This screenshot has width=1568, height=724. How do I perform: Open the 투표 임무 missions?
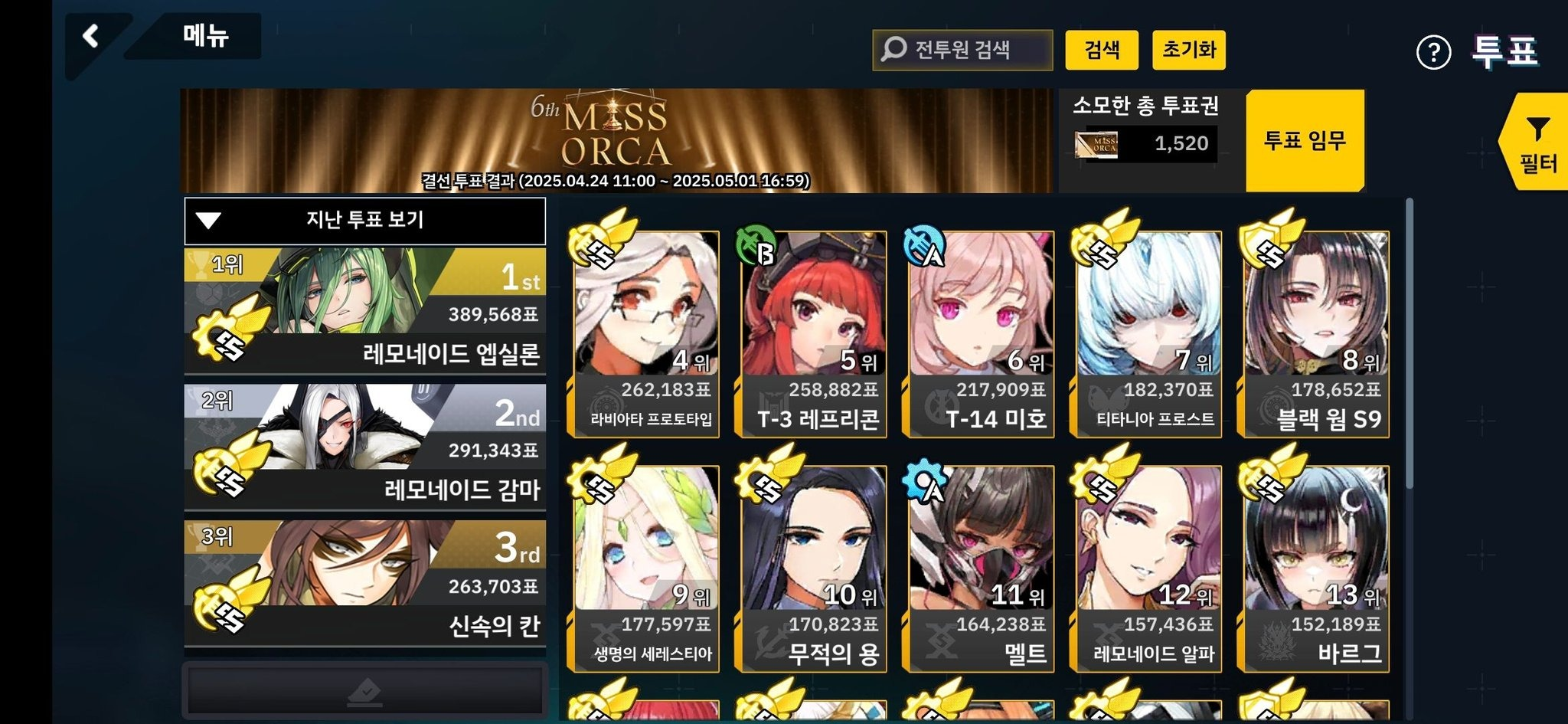1305,141
